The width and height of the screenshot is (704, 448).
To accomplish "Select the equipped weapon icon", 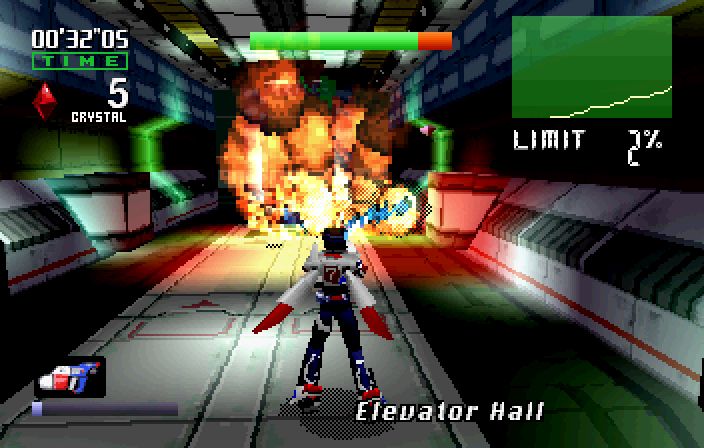I will click(x=69, y=376).
